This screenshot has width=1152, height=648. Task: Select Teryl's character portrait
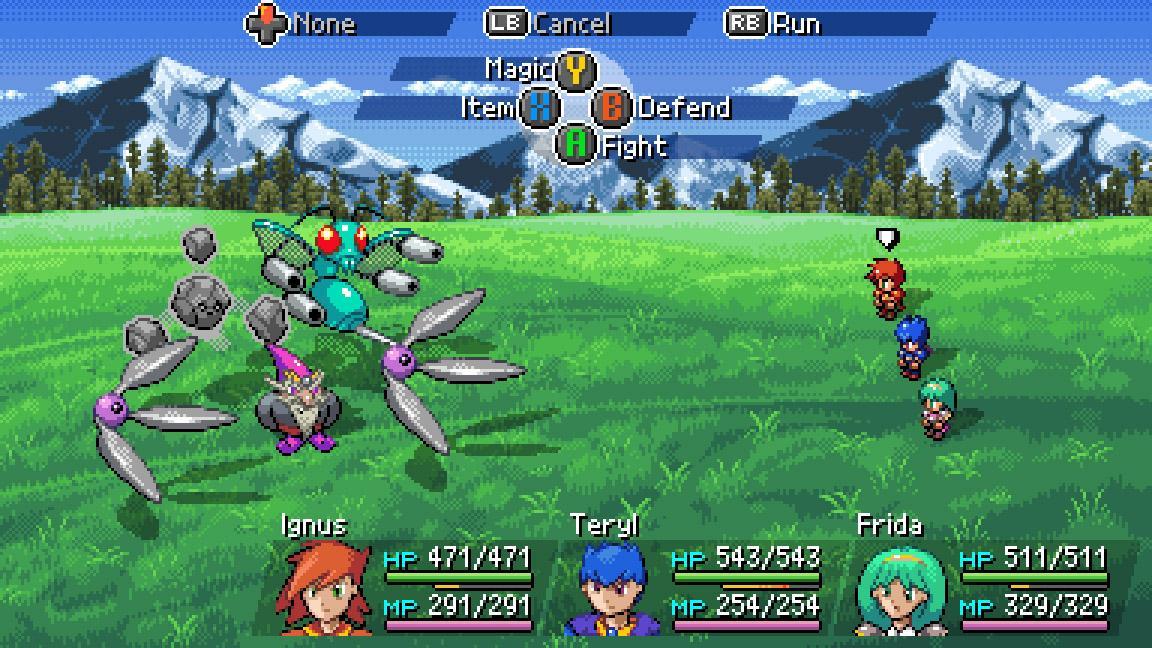(612, 590)
